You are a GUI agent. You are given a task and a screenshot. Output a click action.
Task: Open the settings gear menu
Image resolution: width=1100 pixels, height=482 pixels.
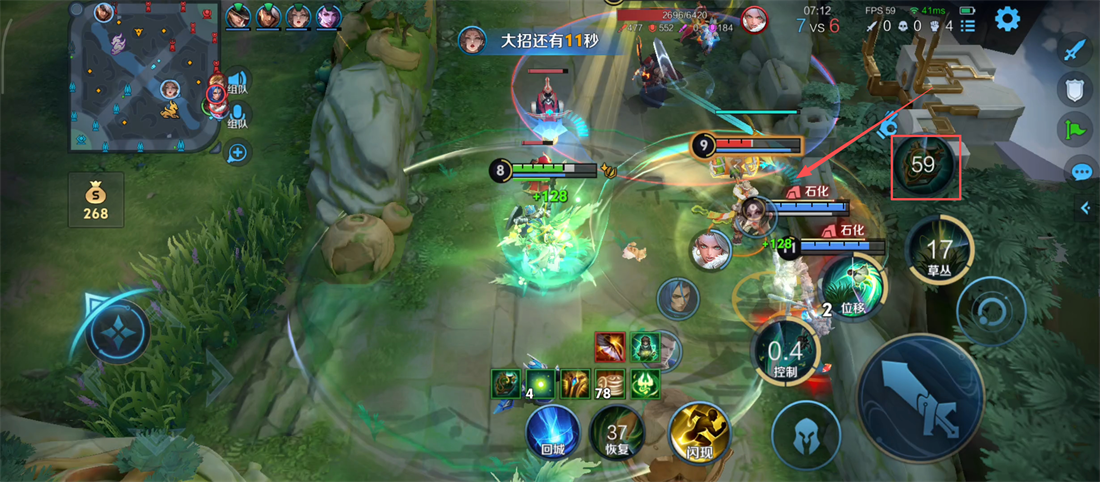tap(1006, 18)
